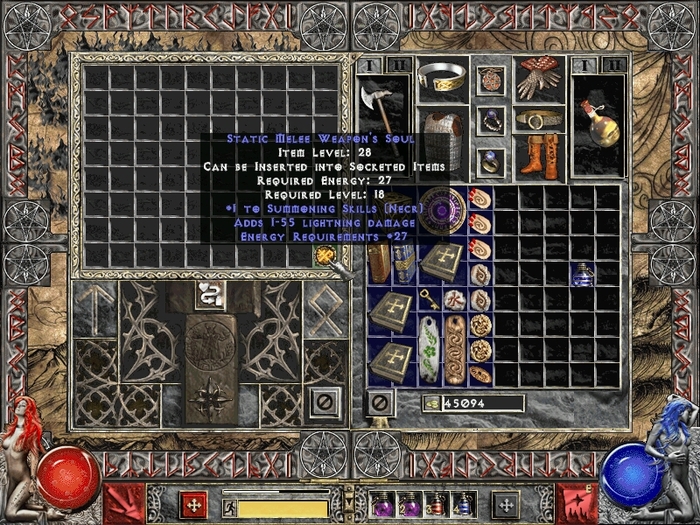Screen dimensions: 700x525
Task: Select the equipped amulet
Action: pos(491,79)
